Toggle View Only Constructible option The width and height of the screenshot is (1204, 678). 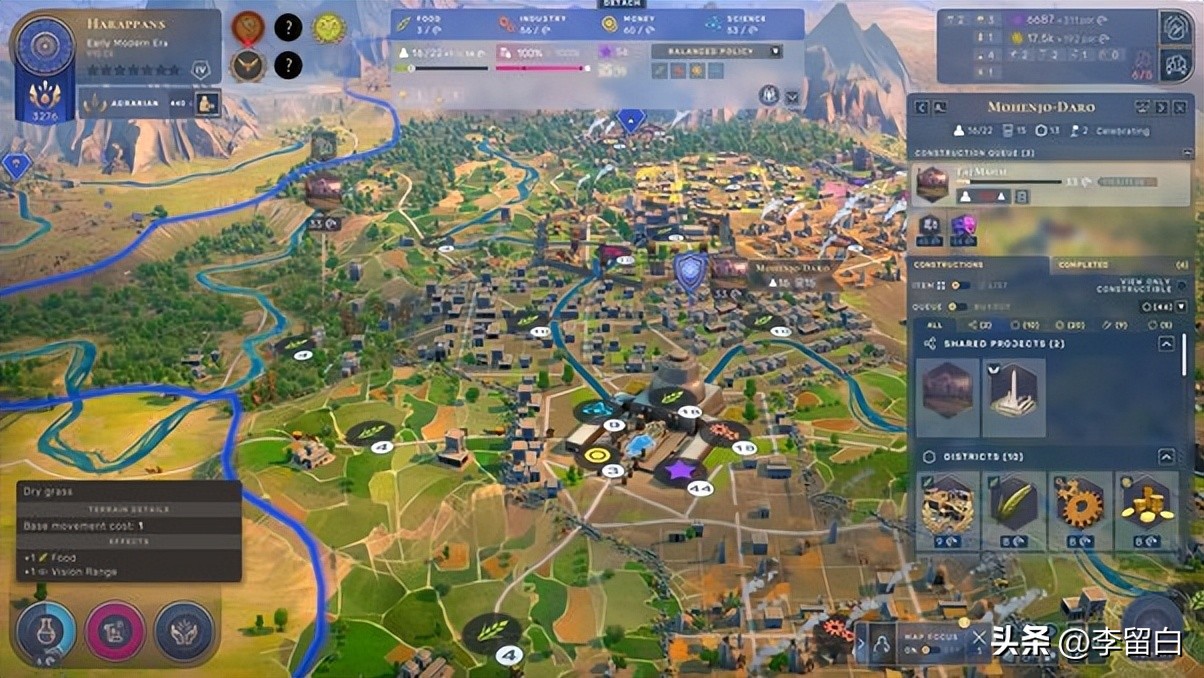(1180, 286)
